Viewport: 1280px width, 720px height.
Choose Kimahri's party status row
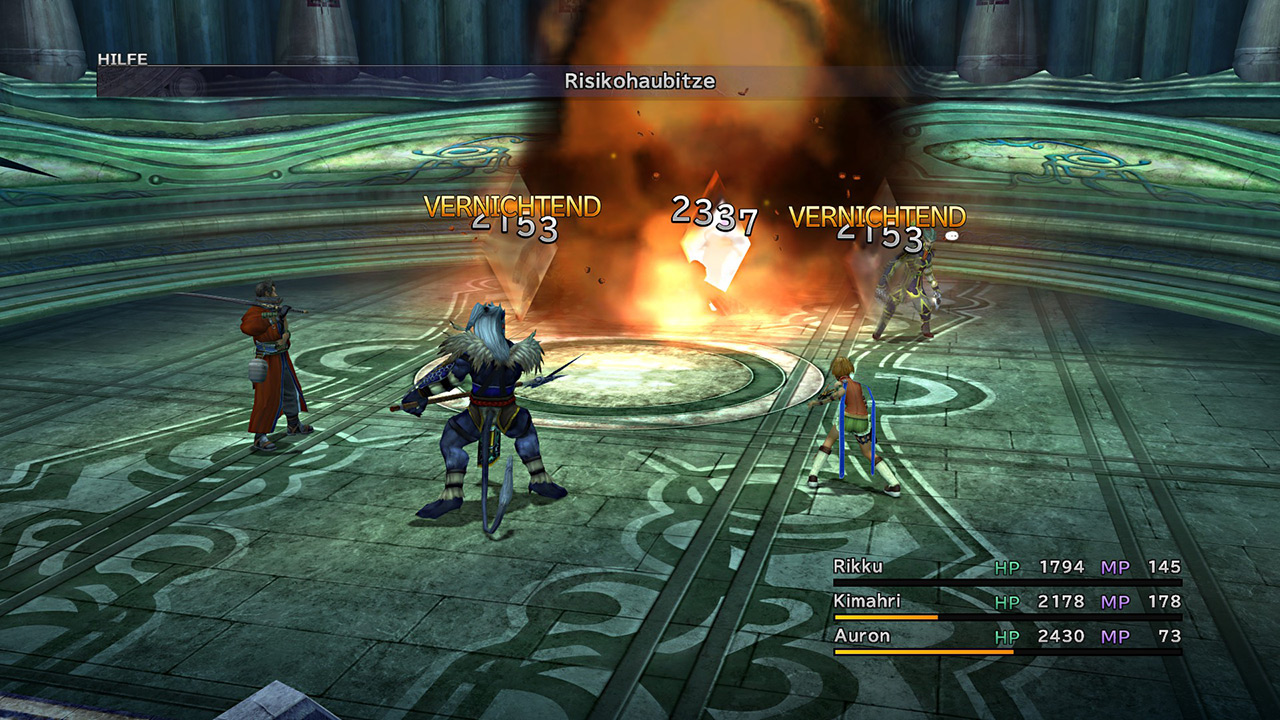[866, 602]
